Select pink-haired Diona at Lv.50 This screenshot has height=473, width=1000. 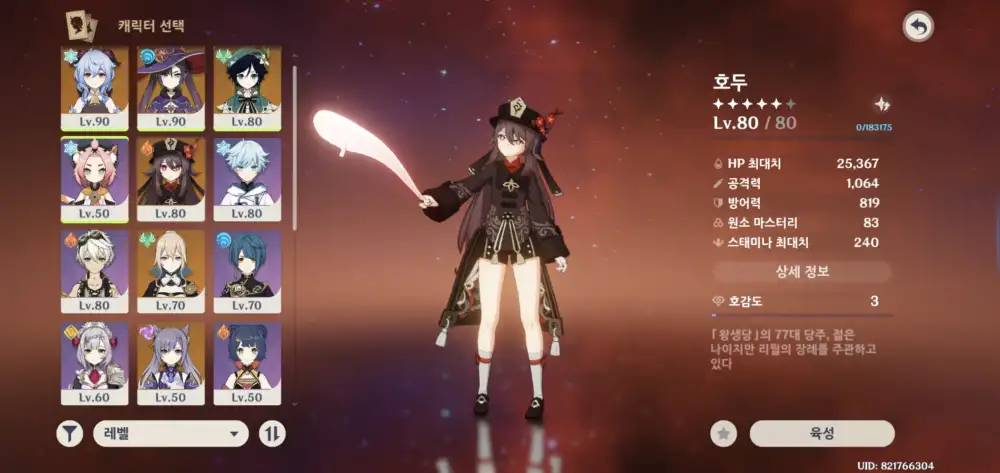pos(94,179)
